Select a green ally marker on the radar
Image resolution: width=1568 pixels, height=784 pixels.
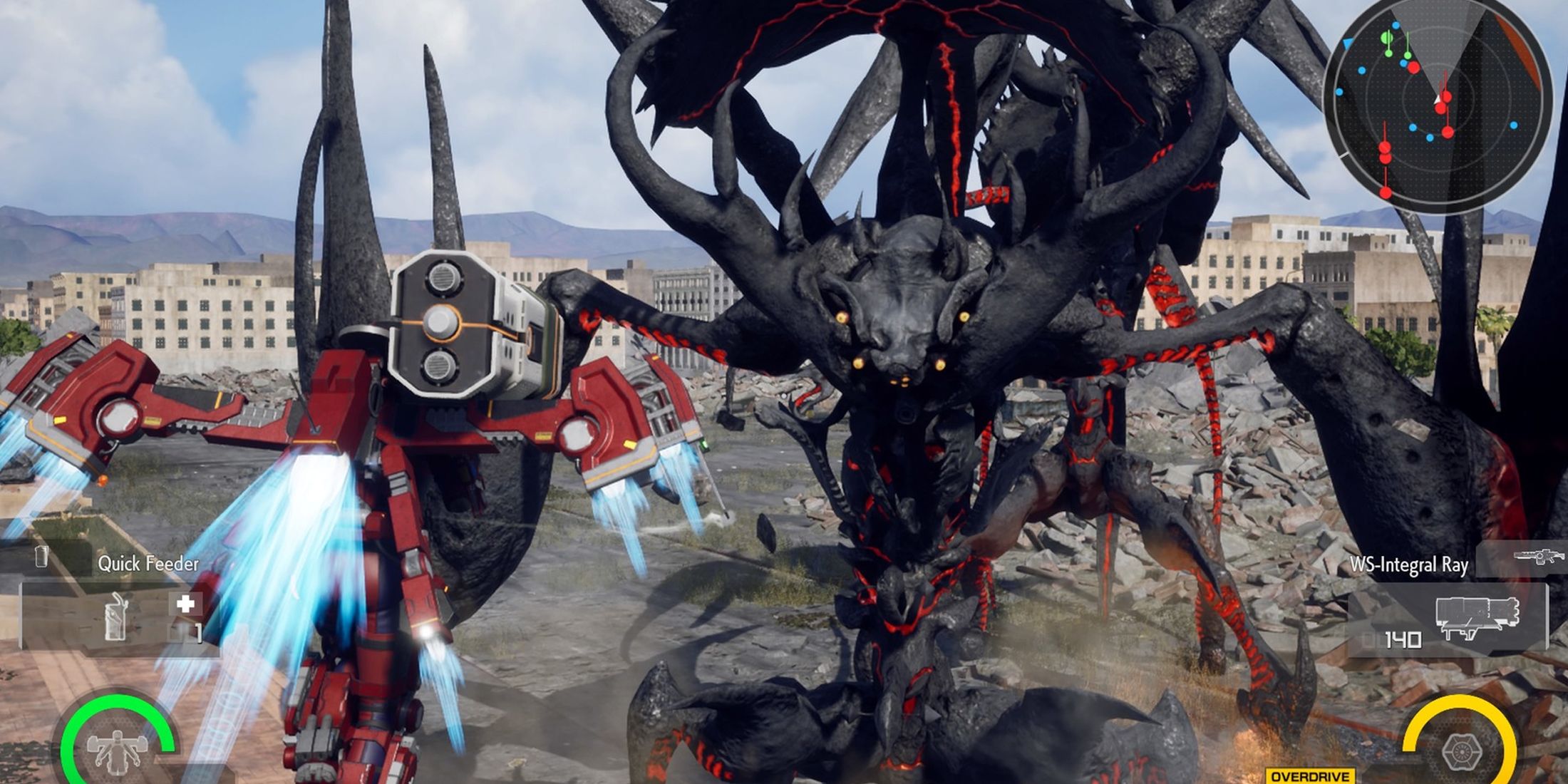point(1386,38)
